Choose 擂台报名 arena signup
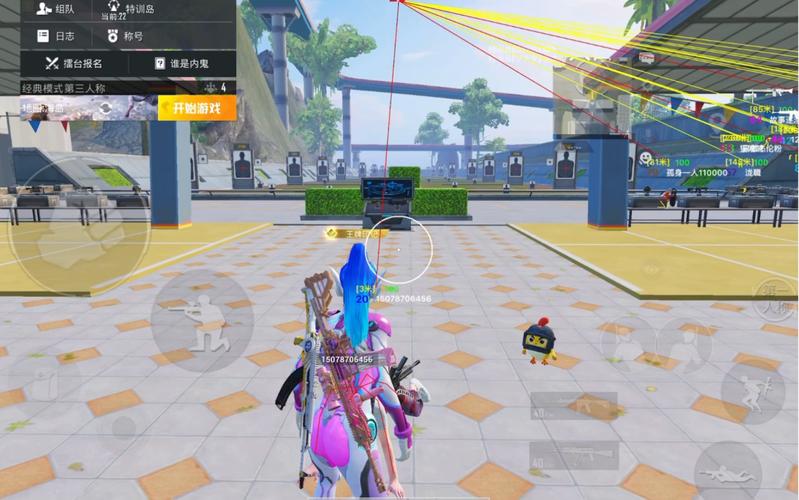Screen dimensions: 799x500 point(74,63)
